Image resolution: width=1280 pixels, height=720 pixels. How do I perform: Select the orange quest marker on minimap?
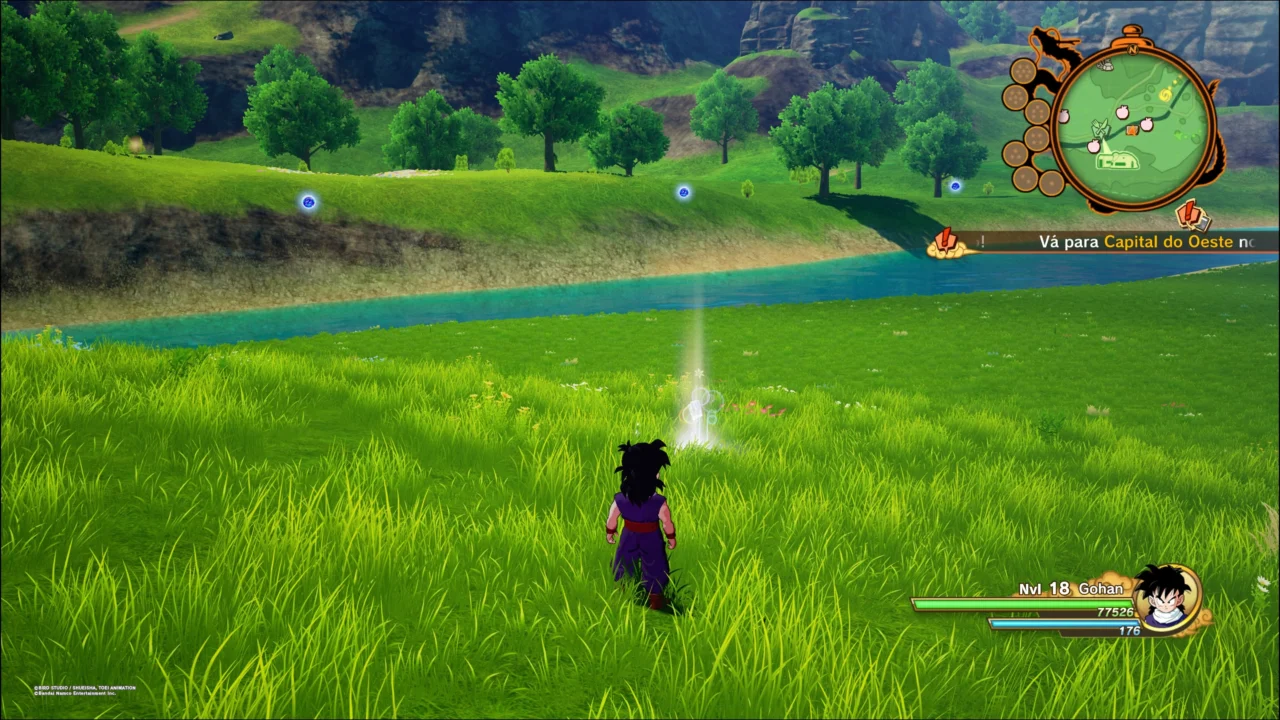tap(1131, 130)
